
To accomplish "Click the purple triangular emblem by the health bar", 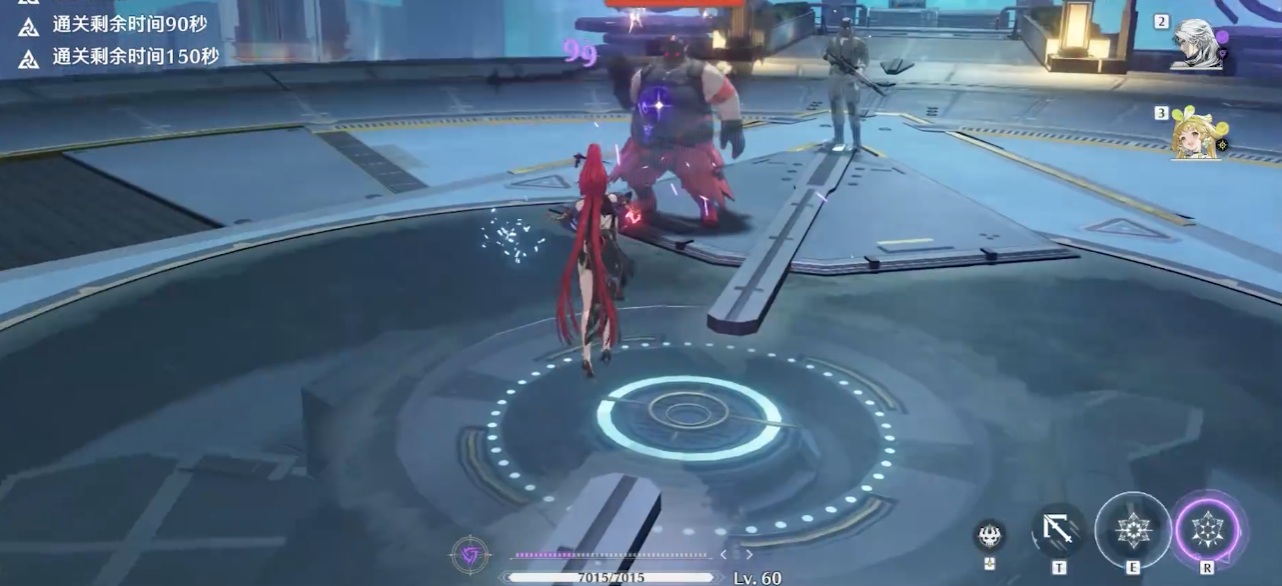I will point(469,555).
